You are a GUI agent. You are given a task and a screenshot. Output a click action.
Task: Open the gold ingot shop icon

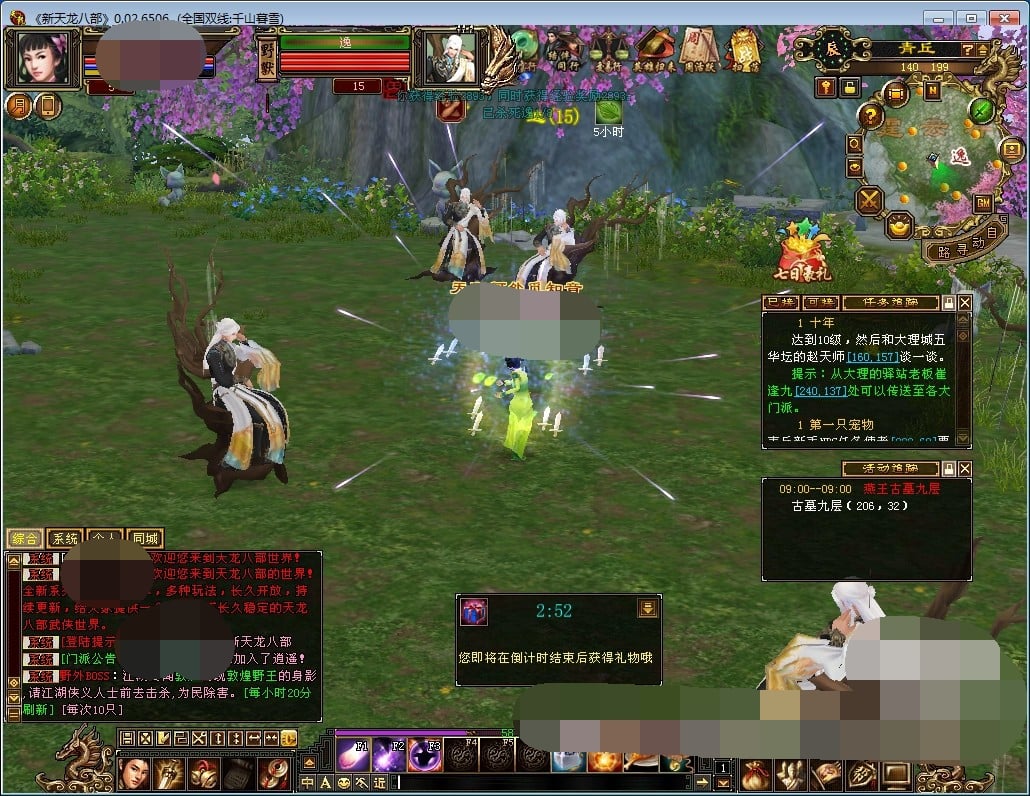(x=899, y=225)
